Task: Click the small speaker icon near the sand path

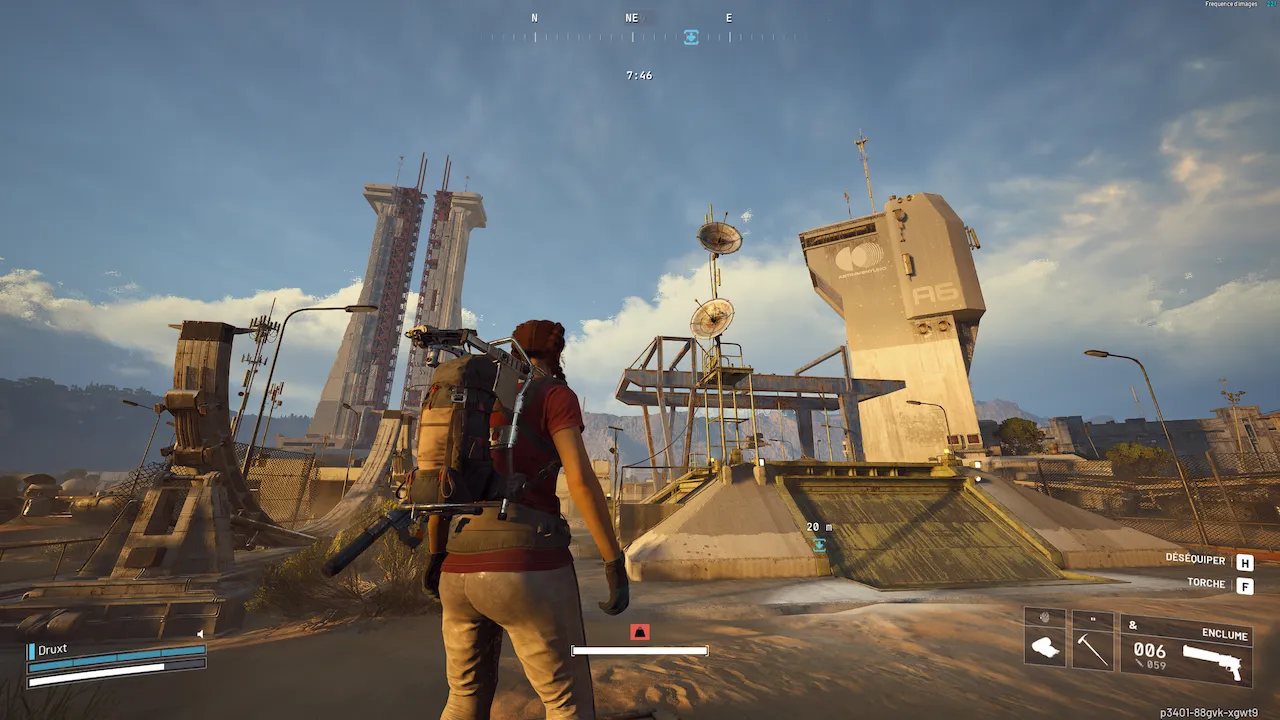Action: coord(200,634)
